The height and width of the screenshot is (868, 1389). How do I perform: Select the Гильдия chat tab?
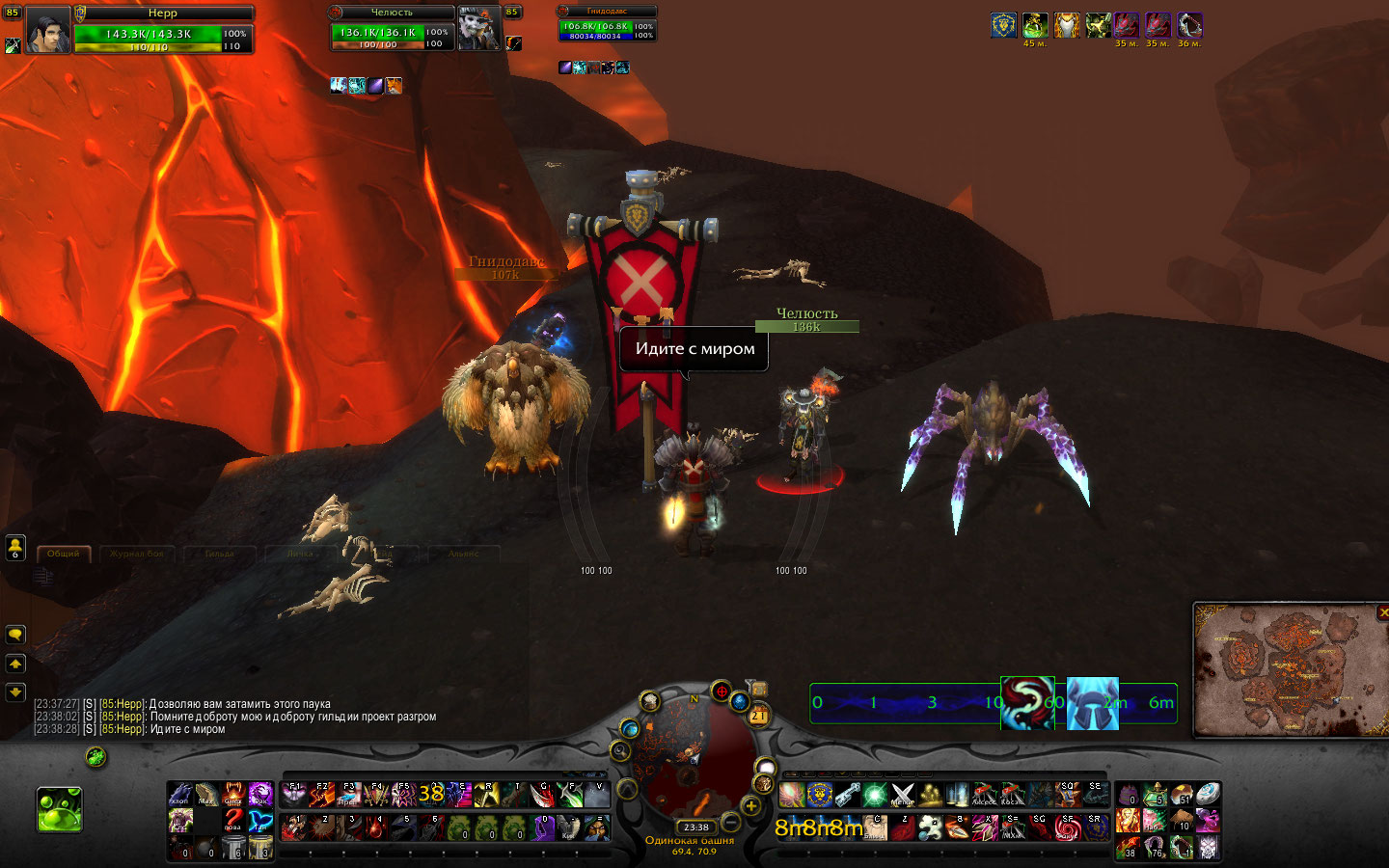point(219,554)
